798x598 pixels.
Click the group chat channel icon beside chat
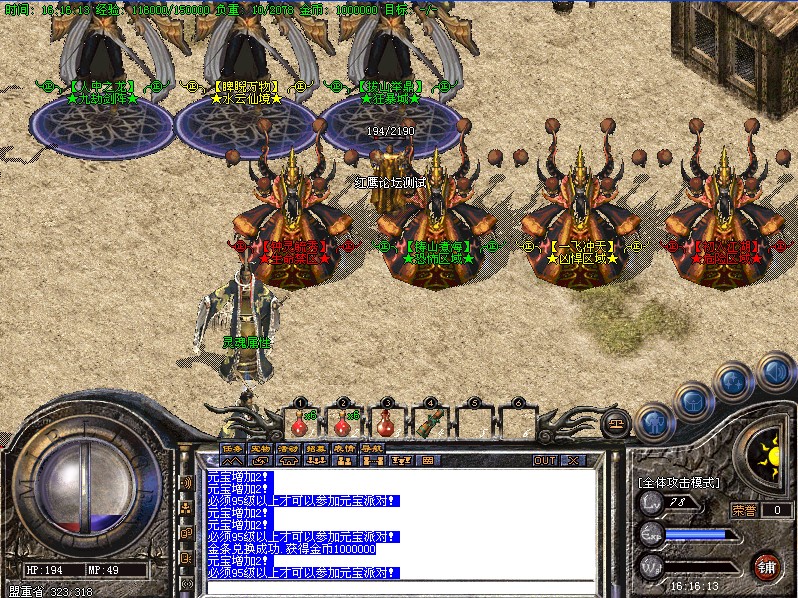pyautogui.click(x=186, y=508)
